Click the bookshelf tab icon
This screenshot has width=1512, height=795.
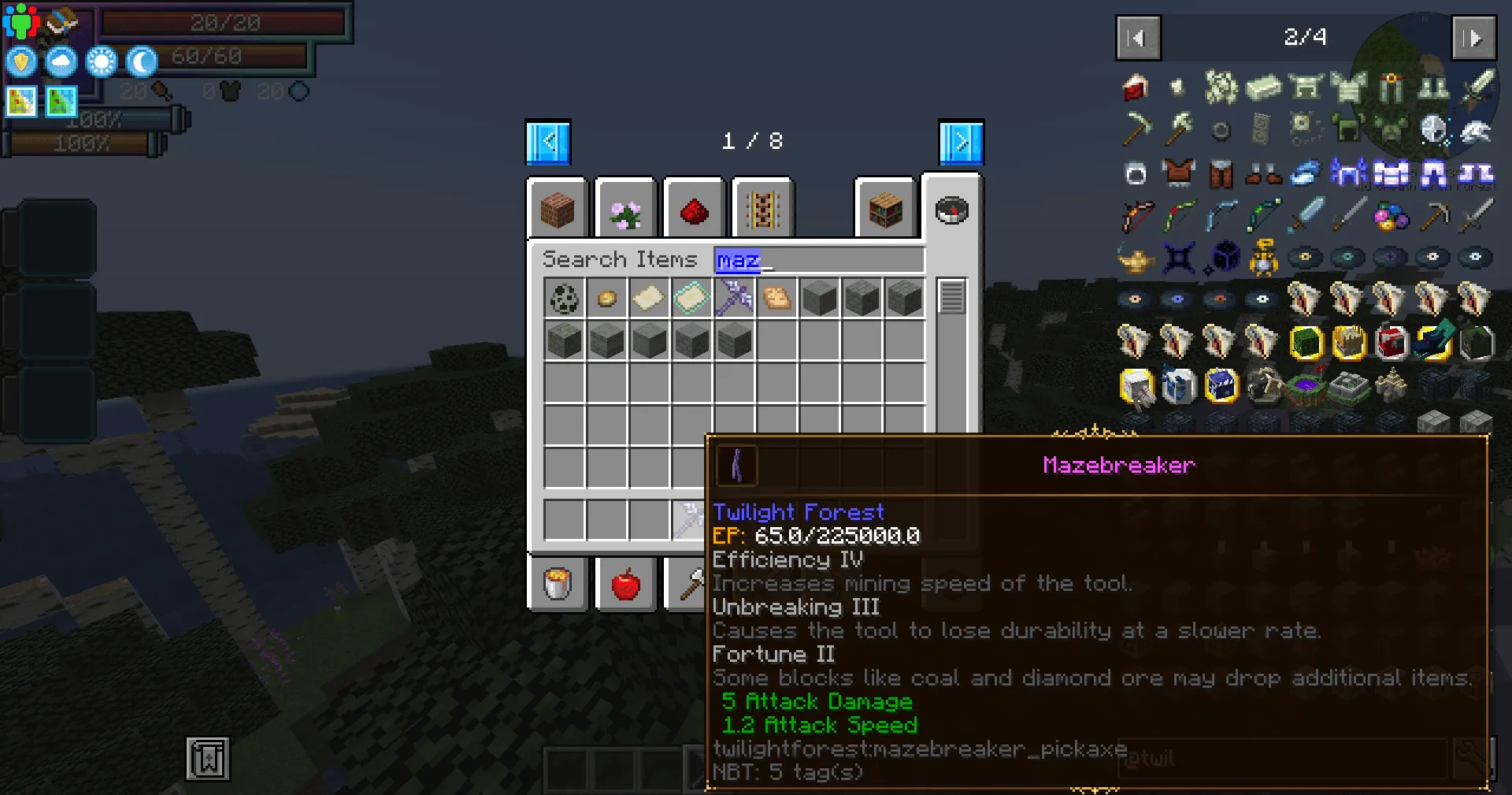(884, 209)
